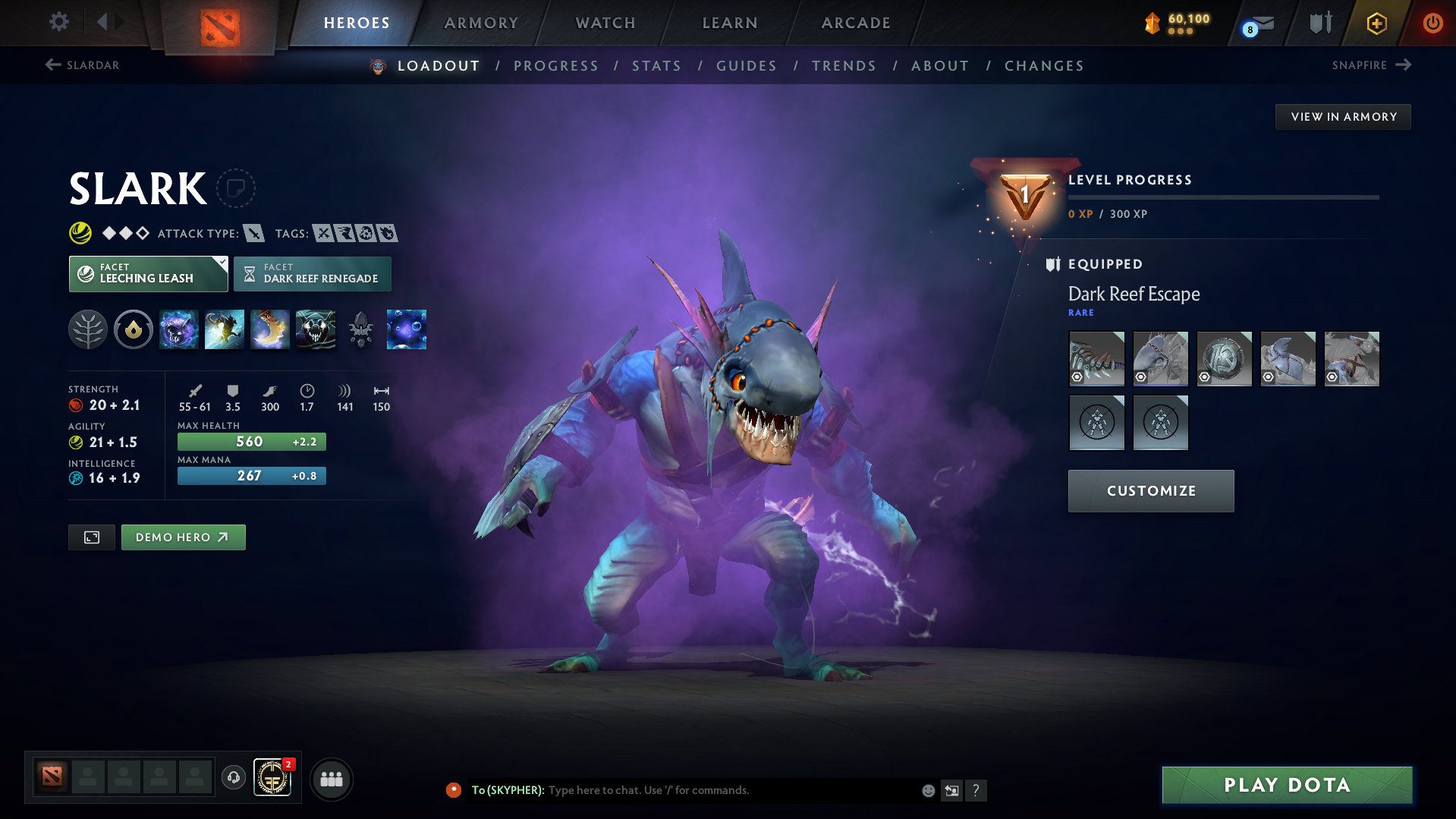The height and width of the screenshot is (819, 1456).
Task: Type in the chat input field
Action: point(721,790)
